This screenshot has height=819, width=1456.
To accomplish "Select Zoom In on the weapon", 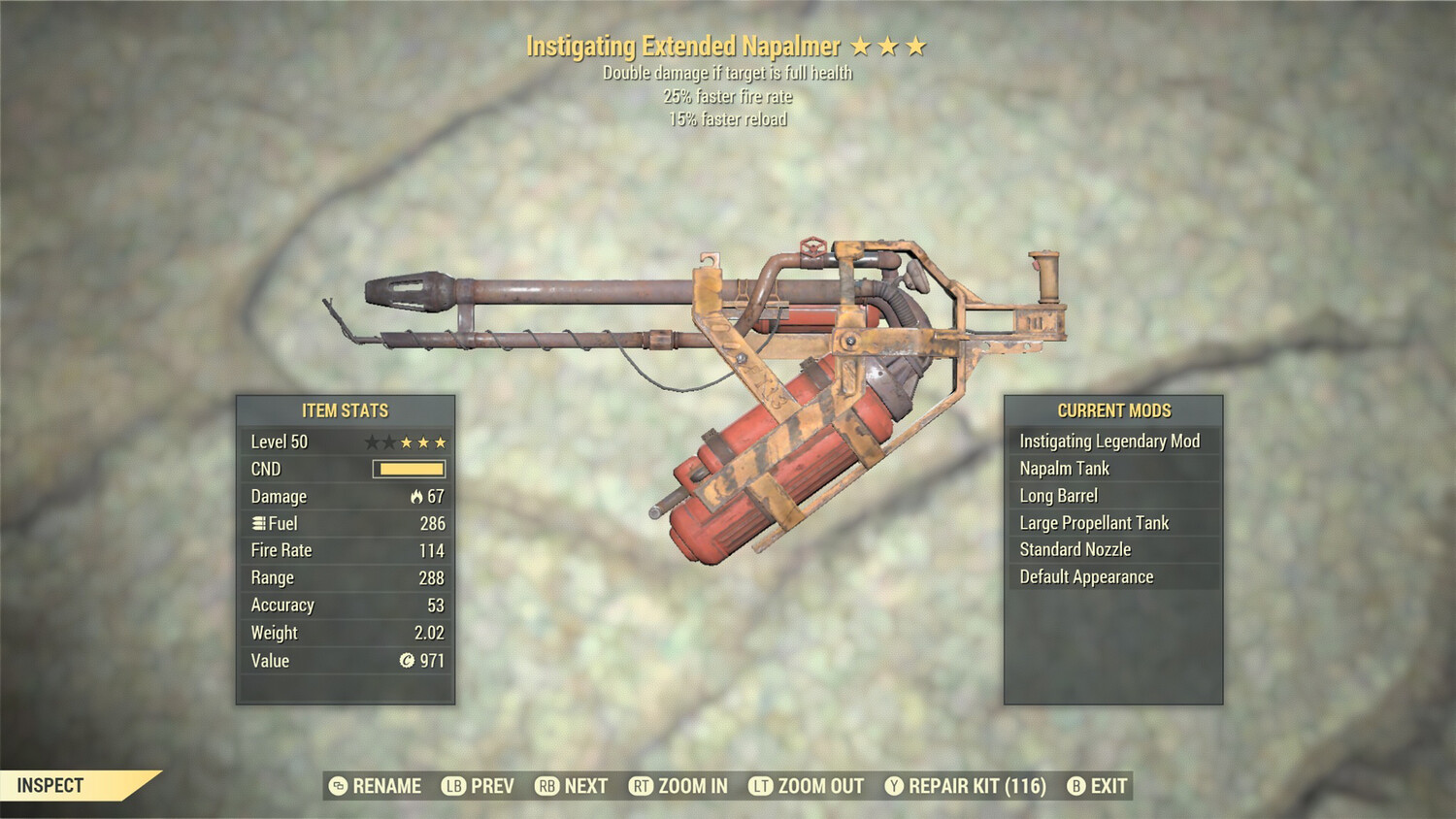I will [678, 786].
